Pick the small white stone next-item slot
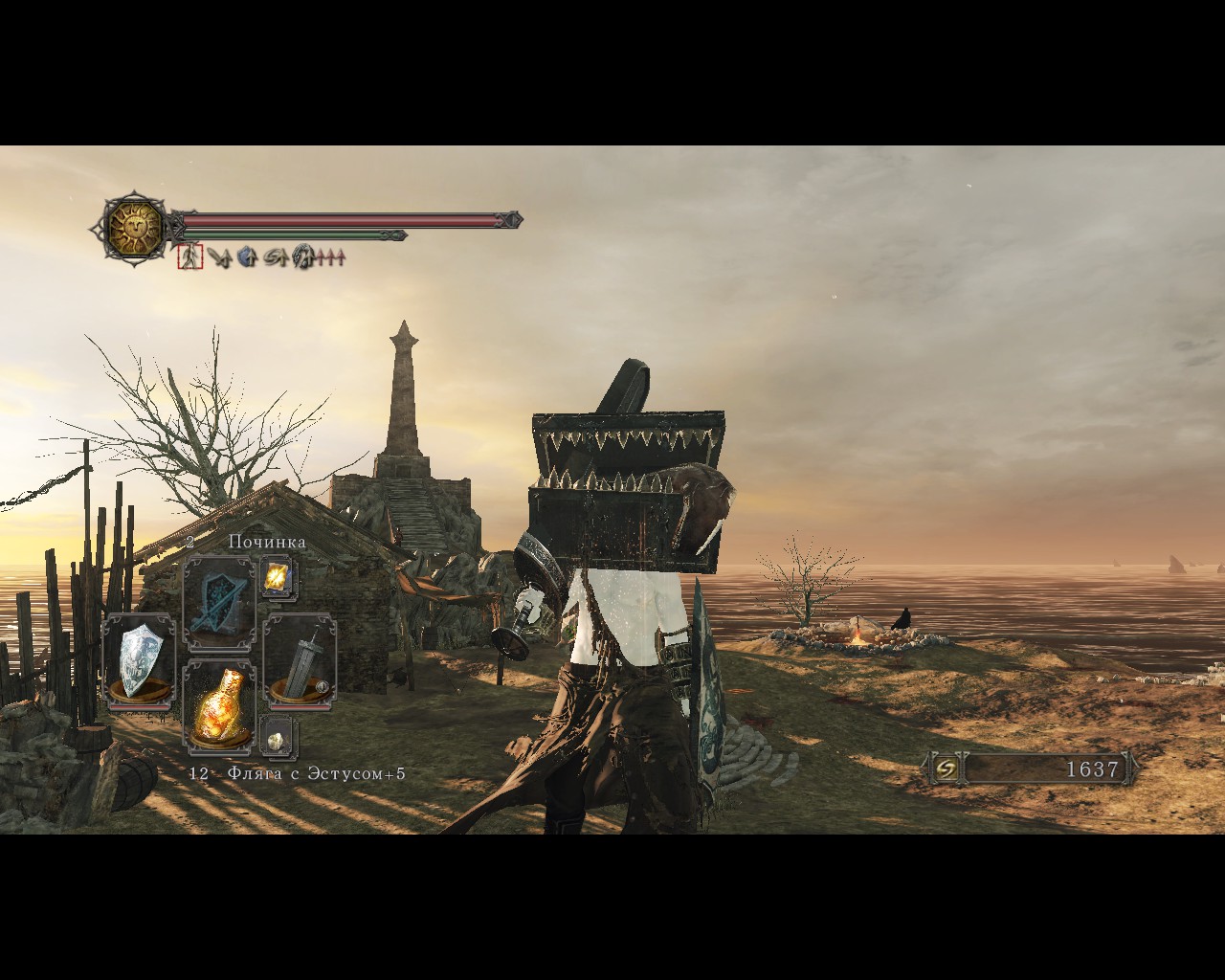 click(x=278, y=739)
